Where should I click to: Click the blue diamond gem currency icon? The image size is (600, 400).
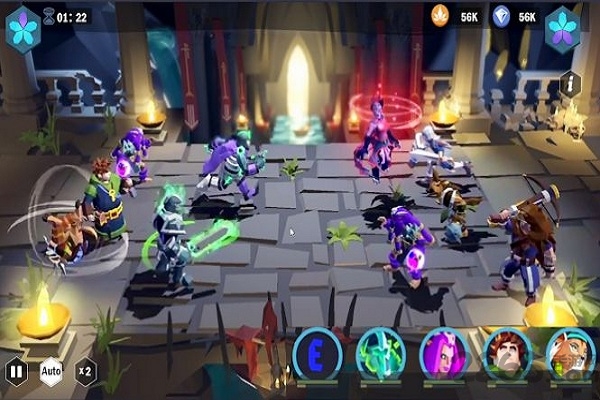[500, 16]
